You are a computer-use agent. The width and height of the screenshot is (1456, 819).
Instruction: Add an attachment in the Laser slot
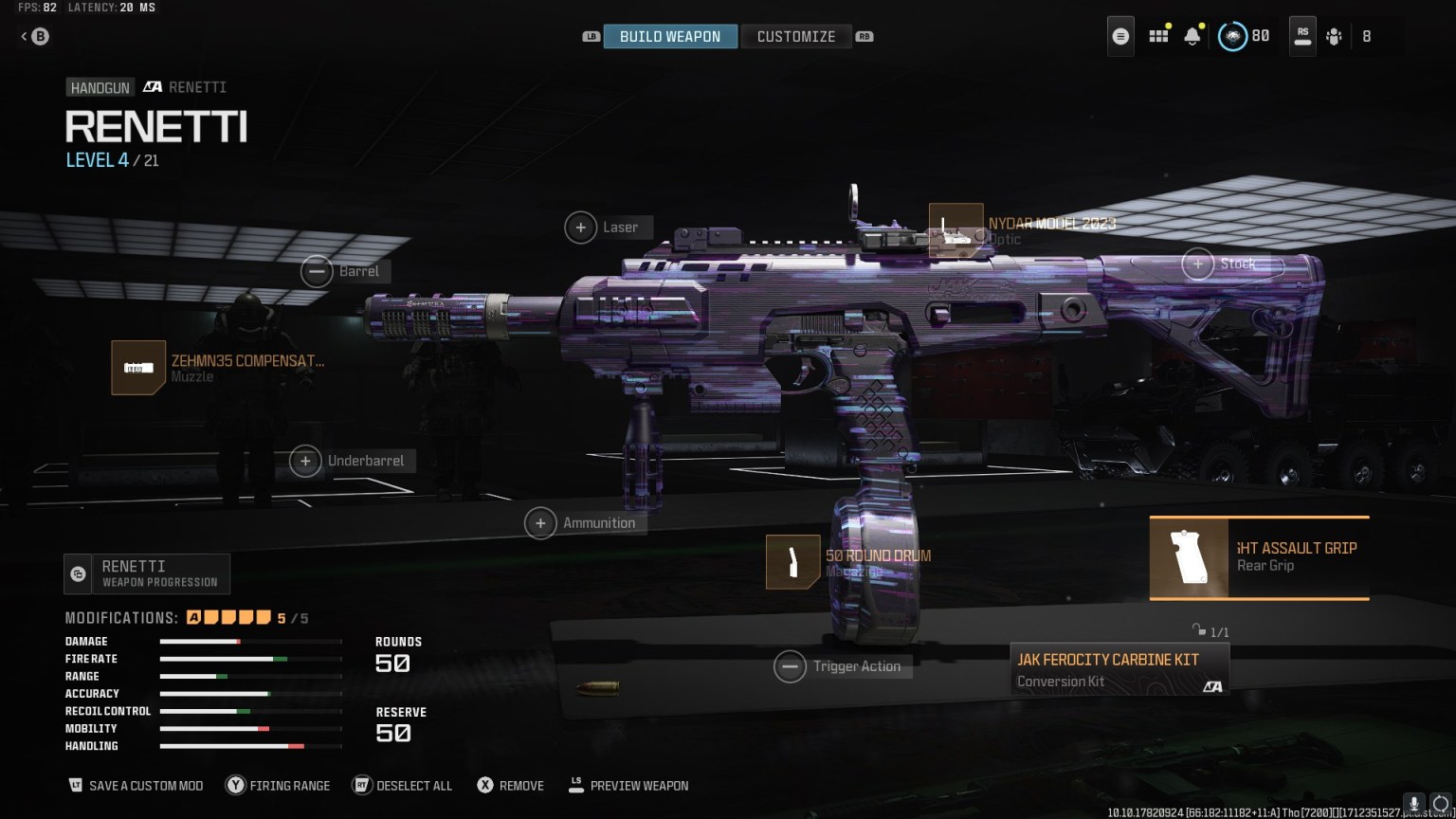(x=581, y=227)
